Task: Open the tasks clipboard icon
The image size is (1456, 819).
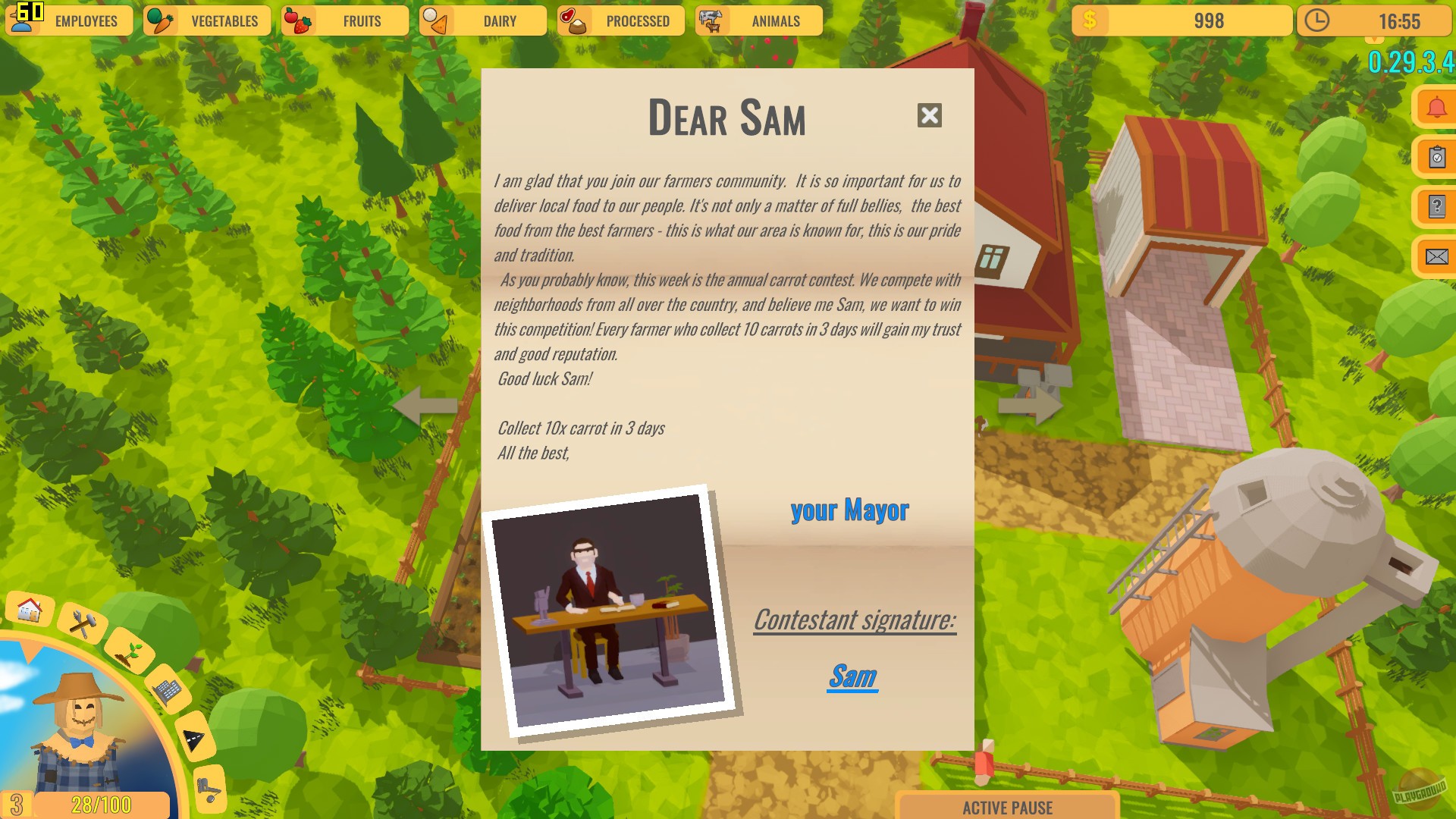Action: tap(1436, 157)
